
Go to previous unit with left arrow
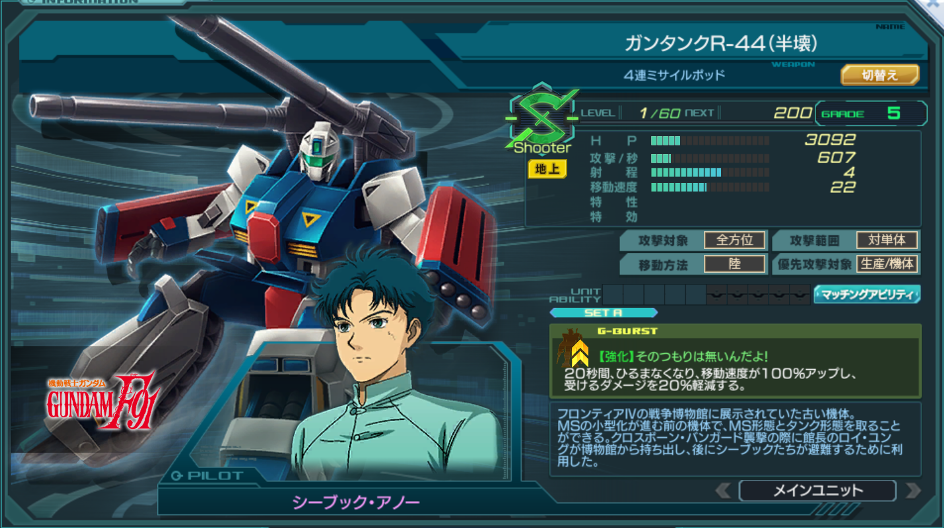coord(723,490)
